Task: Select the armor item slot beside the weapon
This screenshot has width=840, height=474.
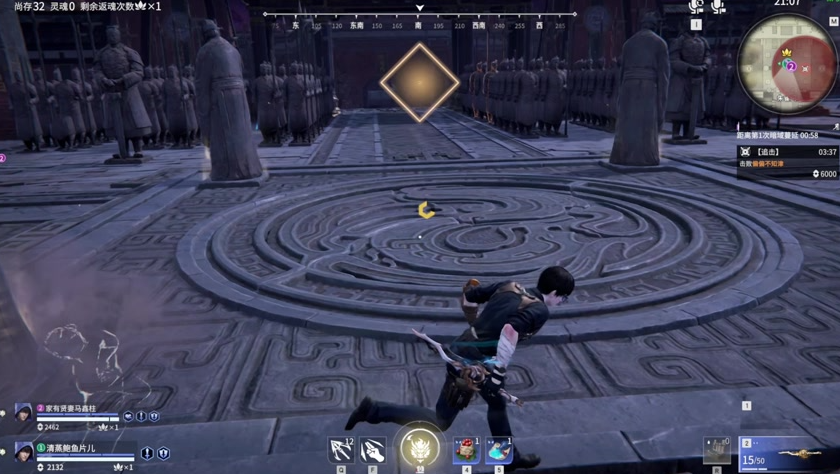Action: pyautogui.click(x=717, y=449)
